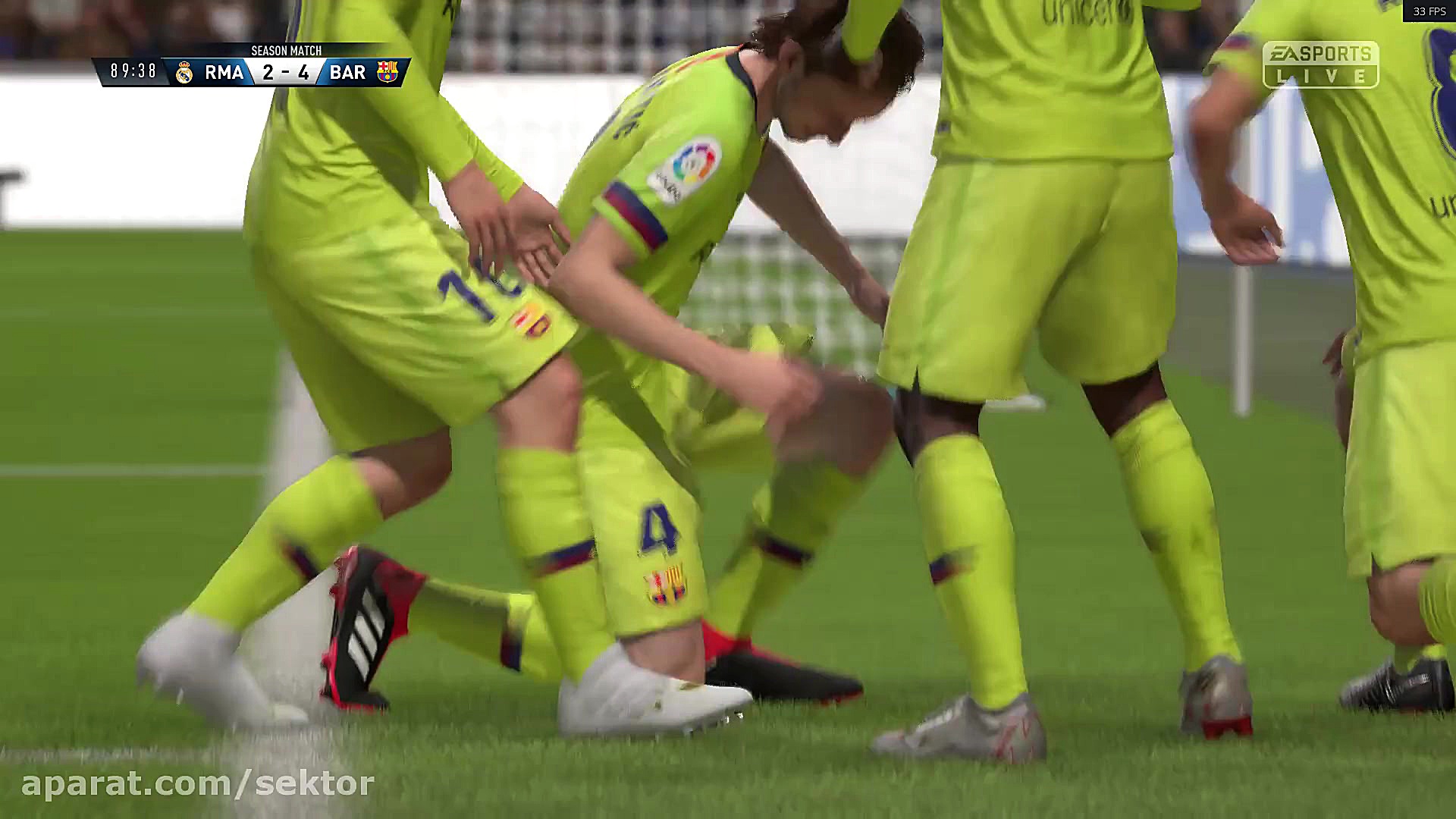Image resolution: width=1456 pixels, height=819 pixels.
Task: Click the crown atop the Real Madrid emblem
Action: [x=184, y=64]
